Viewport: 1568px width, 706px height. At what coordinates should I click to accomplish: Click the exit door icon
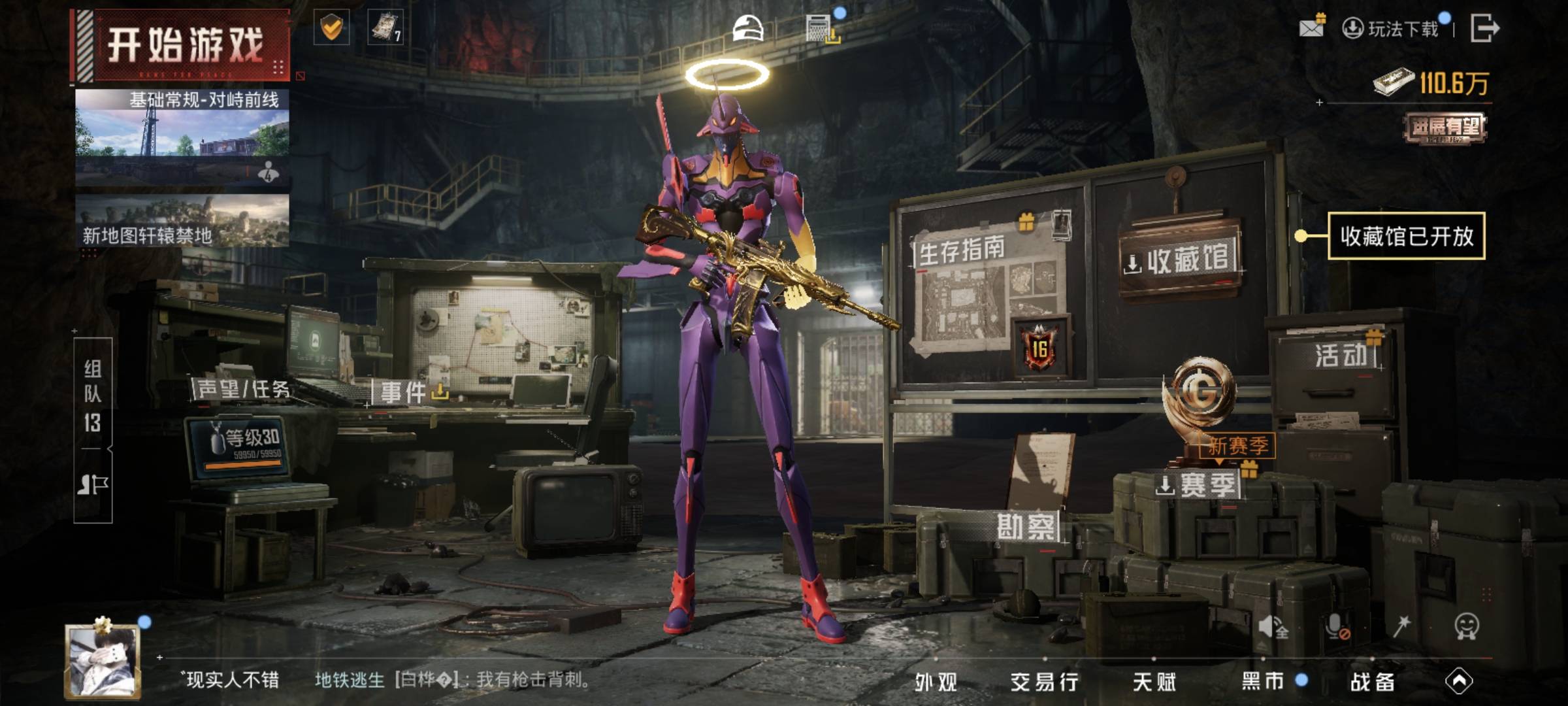[x=1484, y=28]
